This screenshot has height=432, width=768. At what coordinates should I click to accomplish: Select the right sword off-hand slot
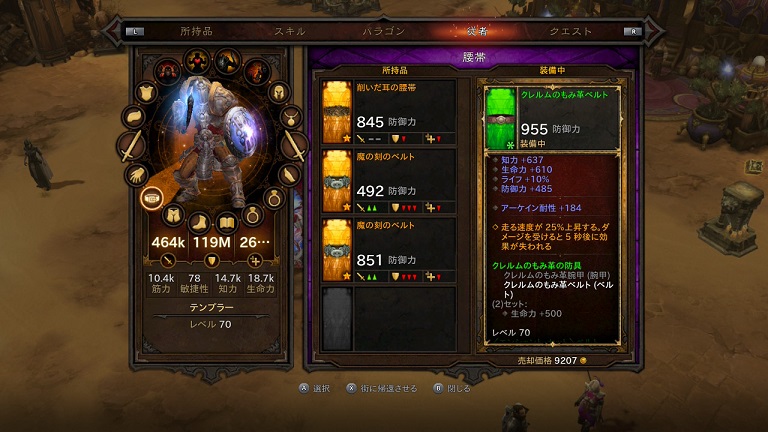point(295,146)
